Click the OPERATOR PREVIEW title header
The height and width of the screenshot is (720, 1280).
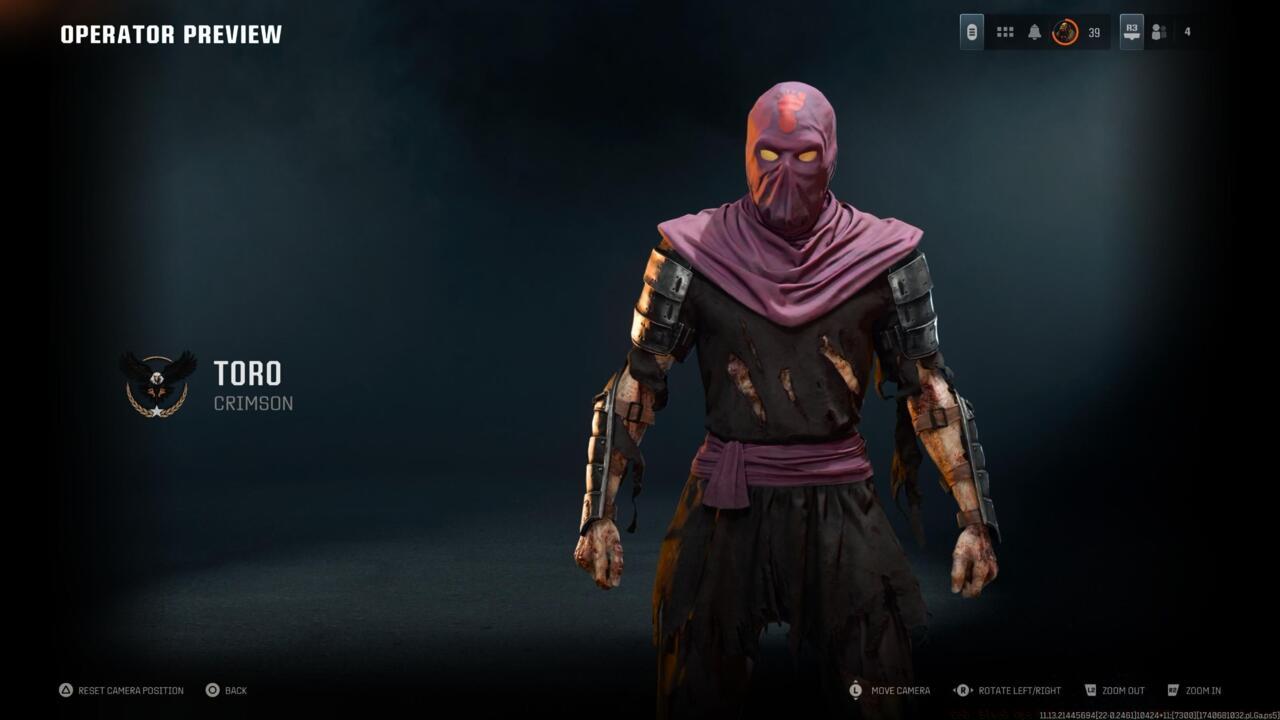click(x=170, y=33)
